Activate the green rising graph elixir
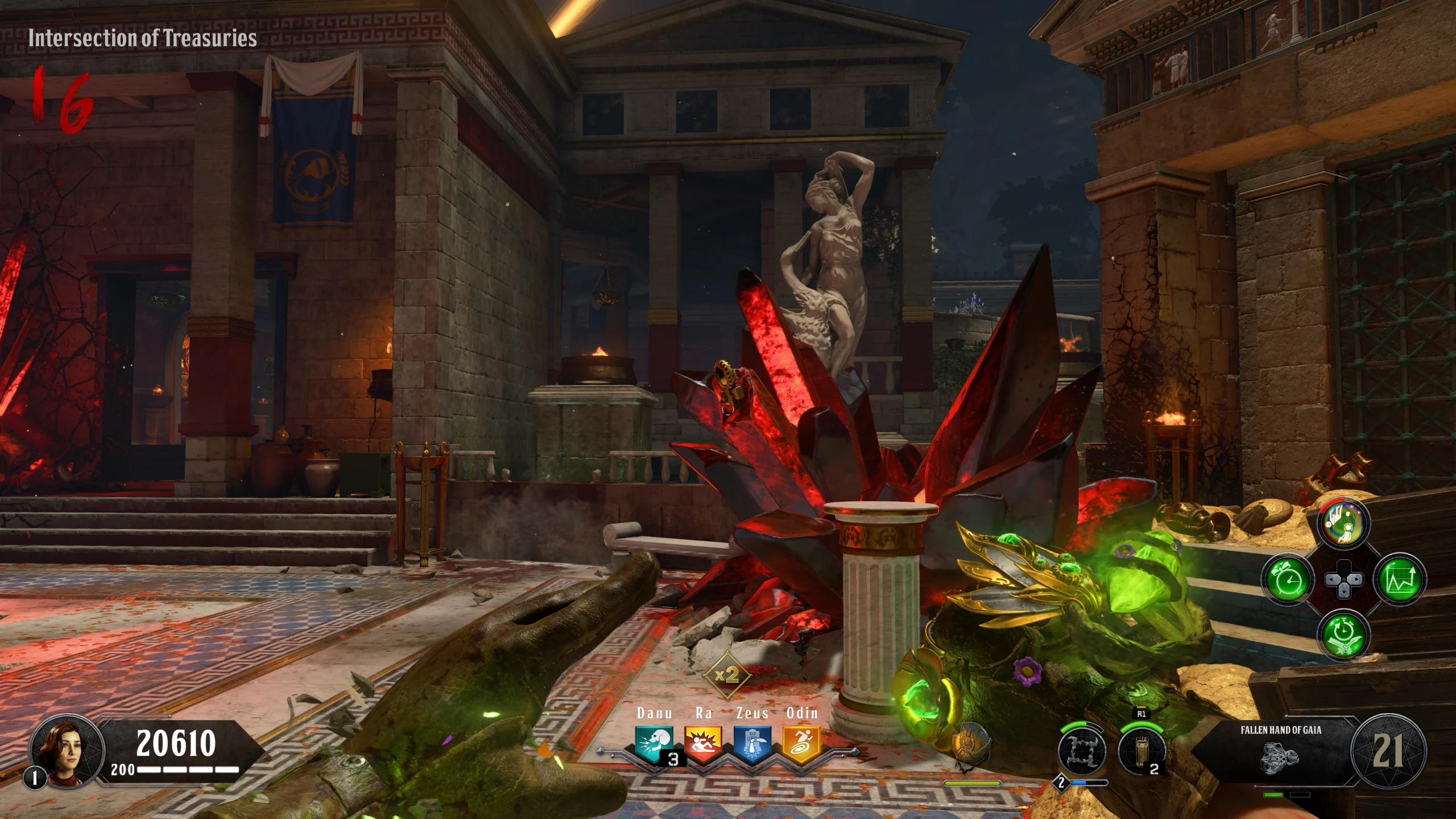This screenshot has height=819, width=1456. coord(1400,580)
